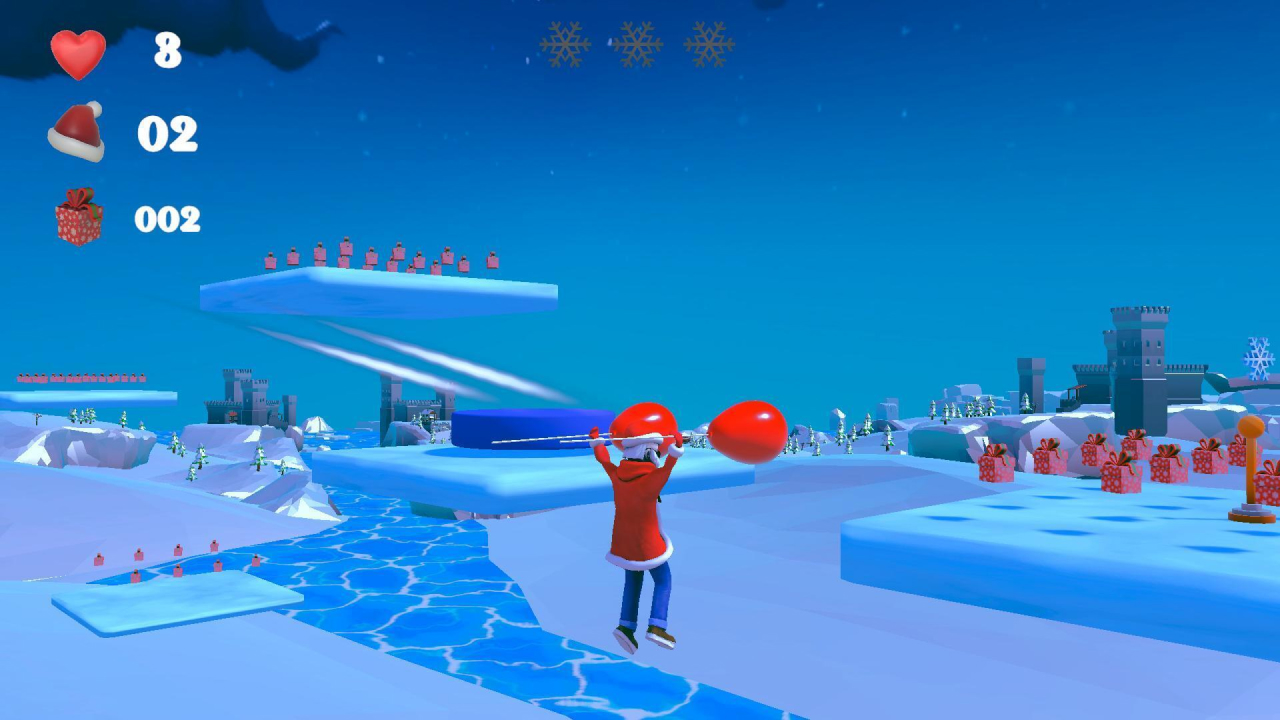Click the lives count showing 8
The width and height of the screenshot is (1280, 720).
(167, 48)
